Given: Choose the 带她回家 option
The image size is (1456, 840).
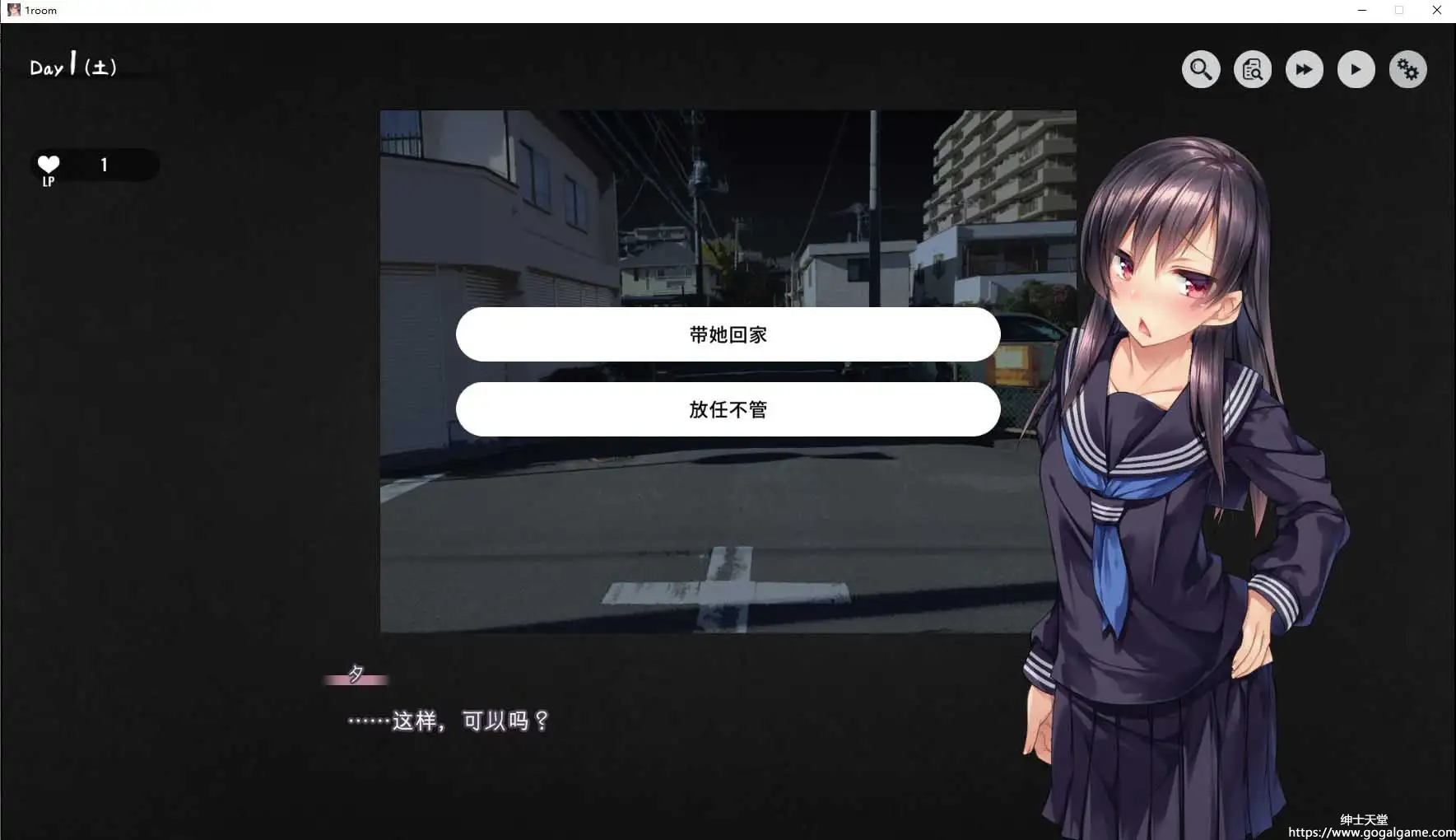Looking at the screenshot, I should [728, 334].
